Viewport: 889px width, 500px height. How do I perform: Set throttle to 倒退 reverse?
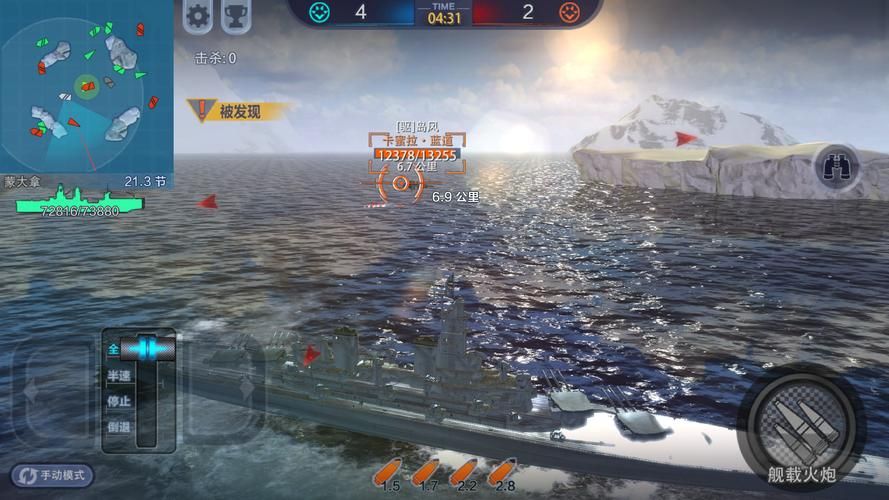119,427
